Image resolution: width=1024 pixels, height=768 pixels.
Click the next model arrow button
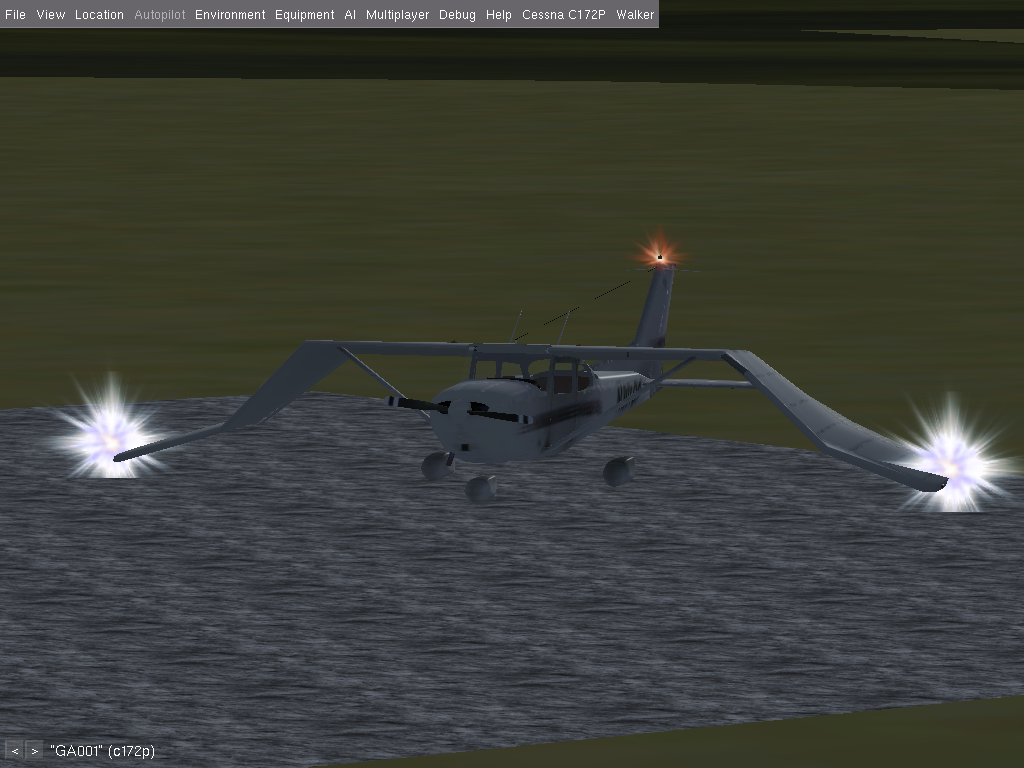(34, 750)
